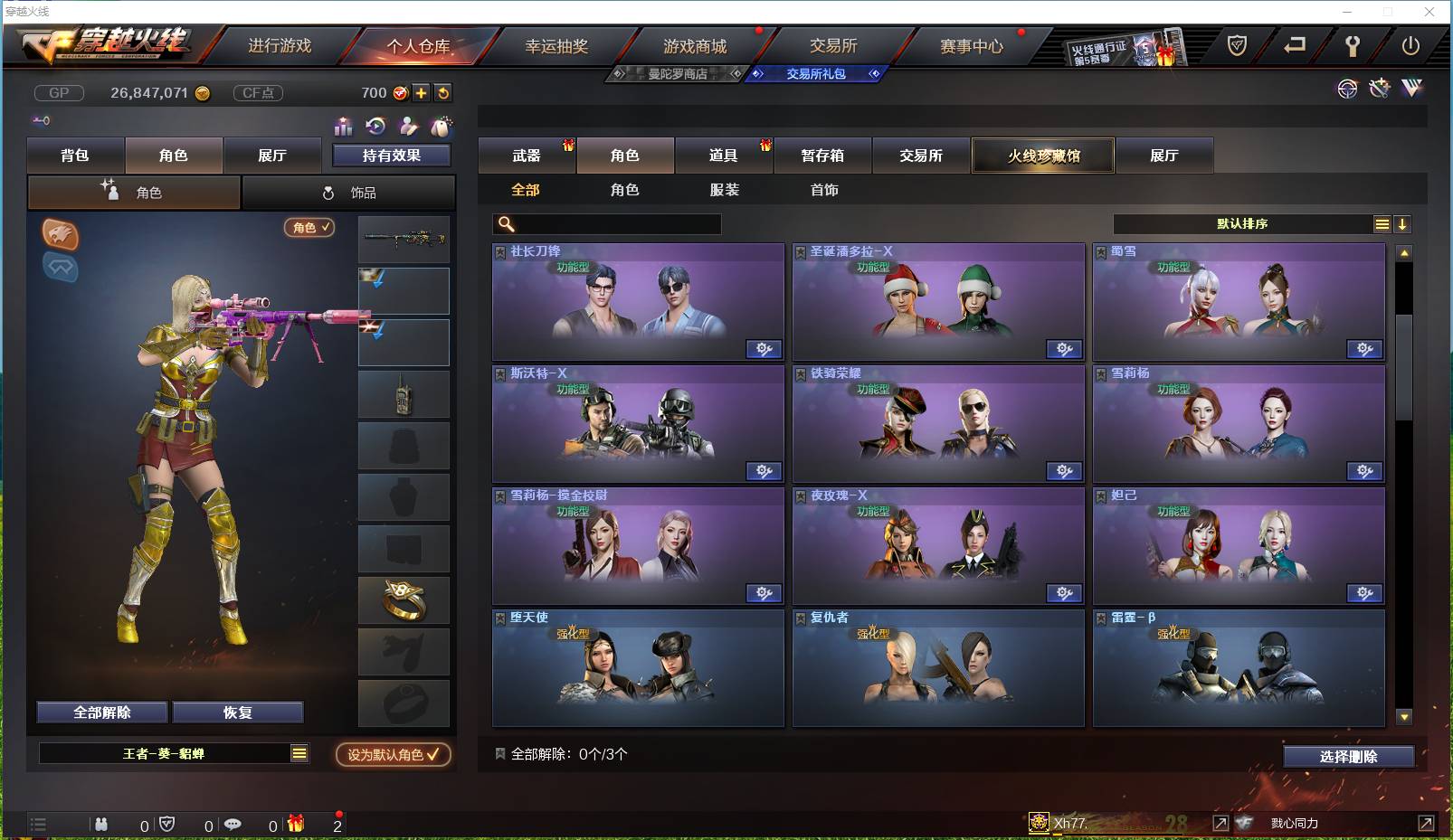This screenshot has width=1453, height=840.
Task: Open the character appearance edit icon
Action: [x=409, y=126]
